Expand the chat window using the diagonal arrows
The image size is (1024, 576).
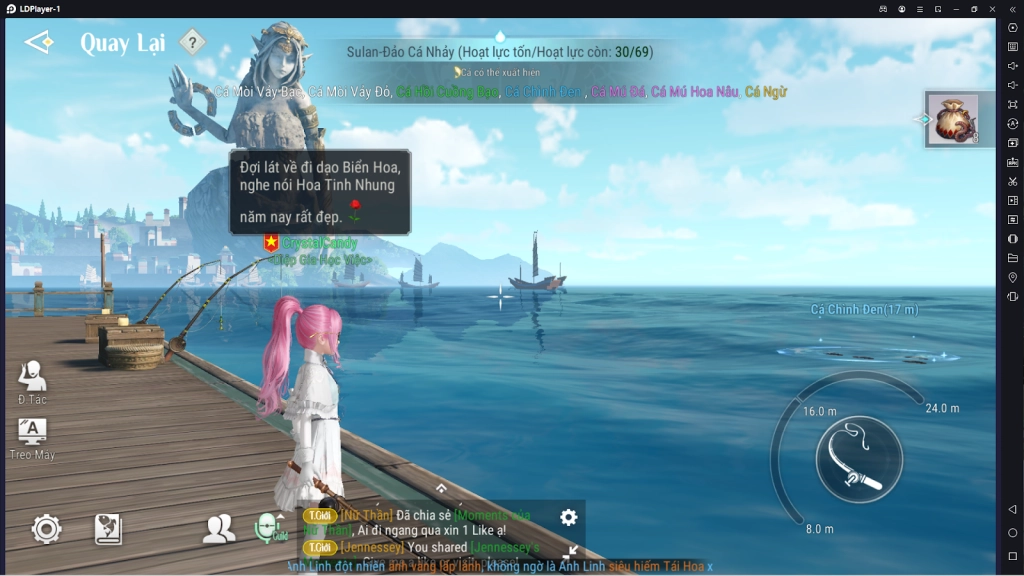572,550
